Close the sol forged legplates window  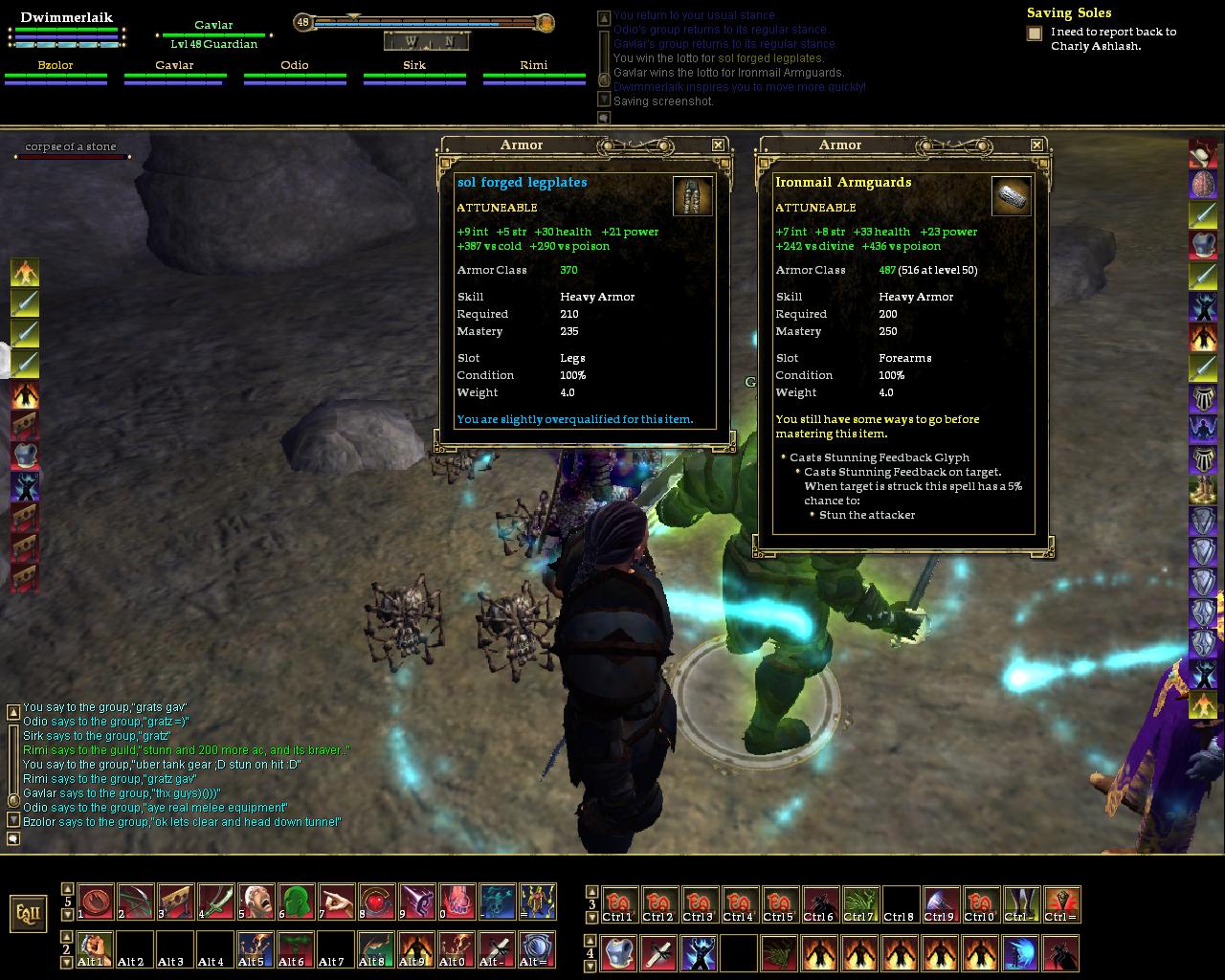pyautogui.click(x=718, y=145)
